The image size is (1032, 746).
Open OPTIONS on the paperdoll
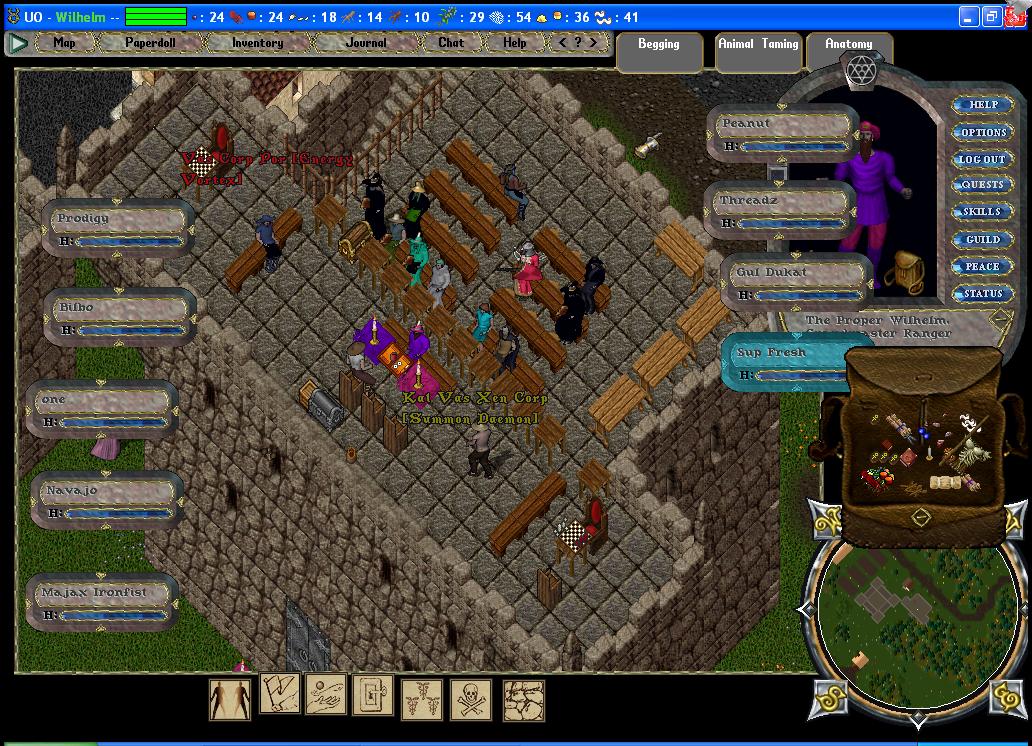coord(982,132)
